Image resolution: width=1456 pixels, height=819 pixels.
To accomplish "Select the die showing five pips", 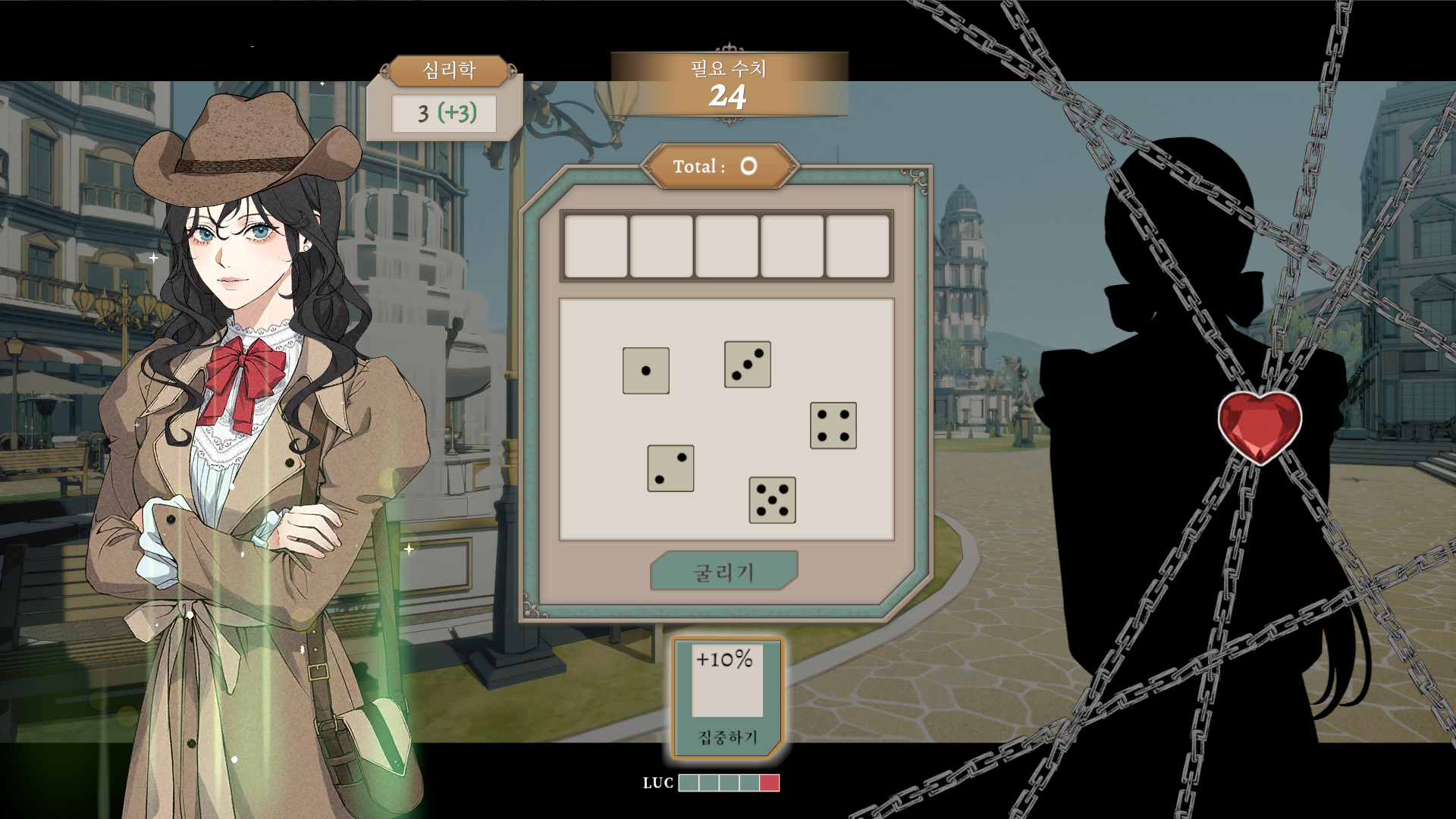I will point(772,500).
